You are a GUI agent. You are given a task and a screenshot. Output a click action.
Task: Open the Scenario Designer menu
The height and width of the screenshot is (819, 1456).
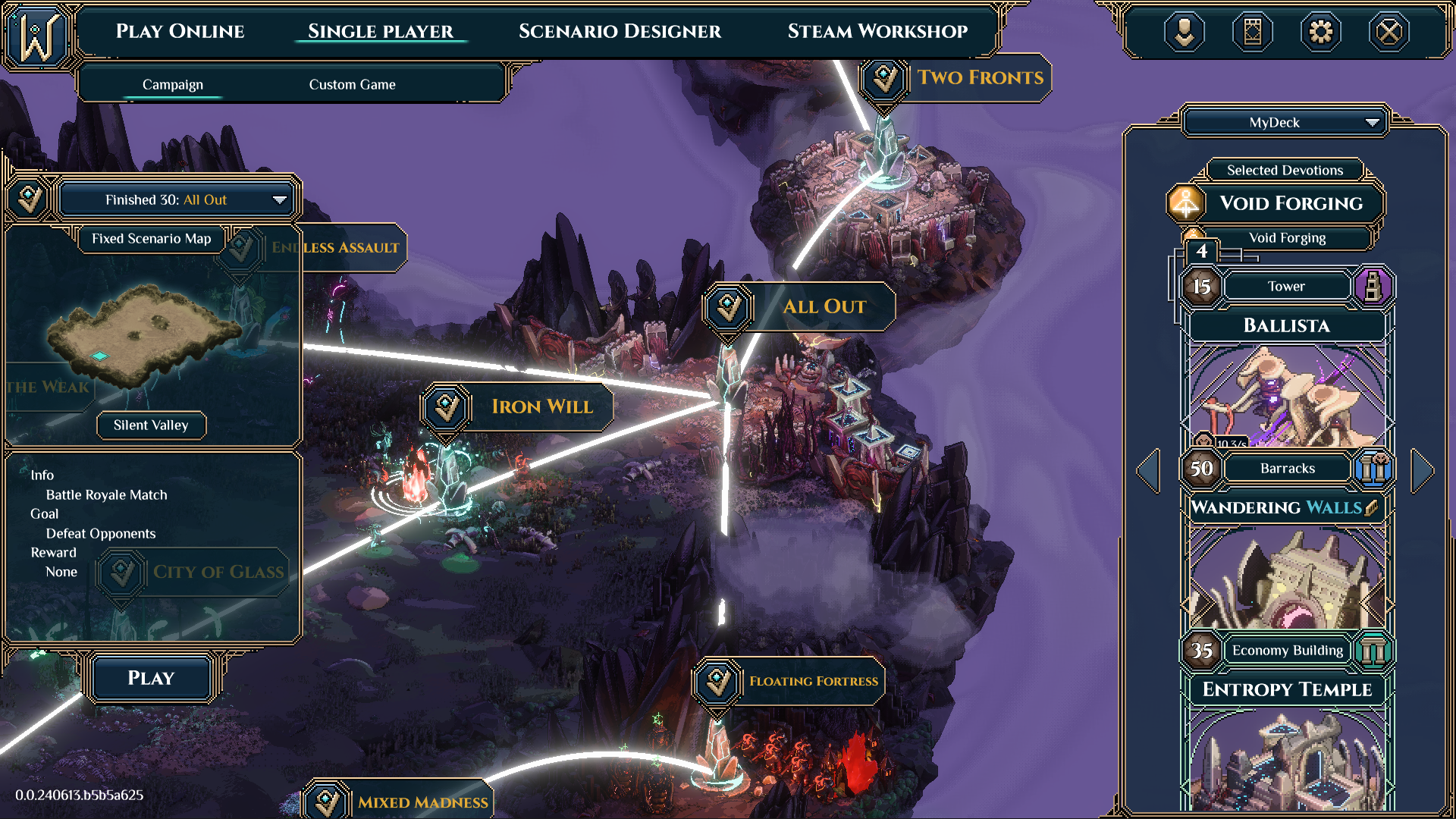(x=620, y=31)
